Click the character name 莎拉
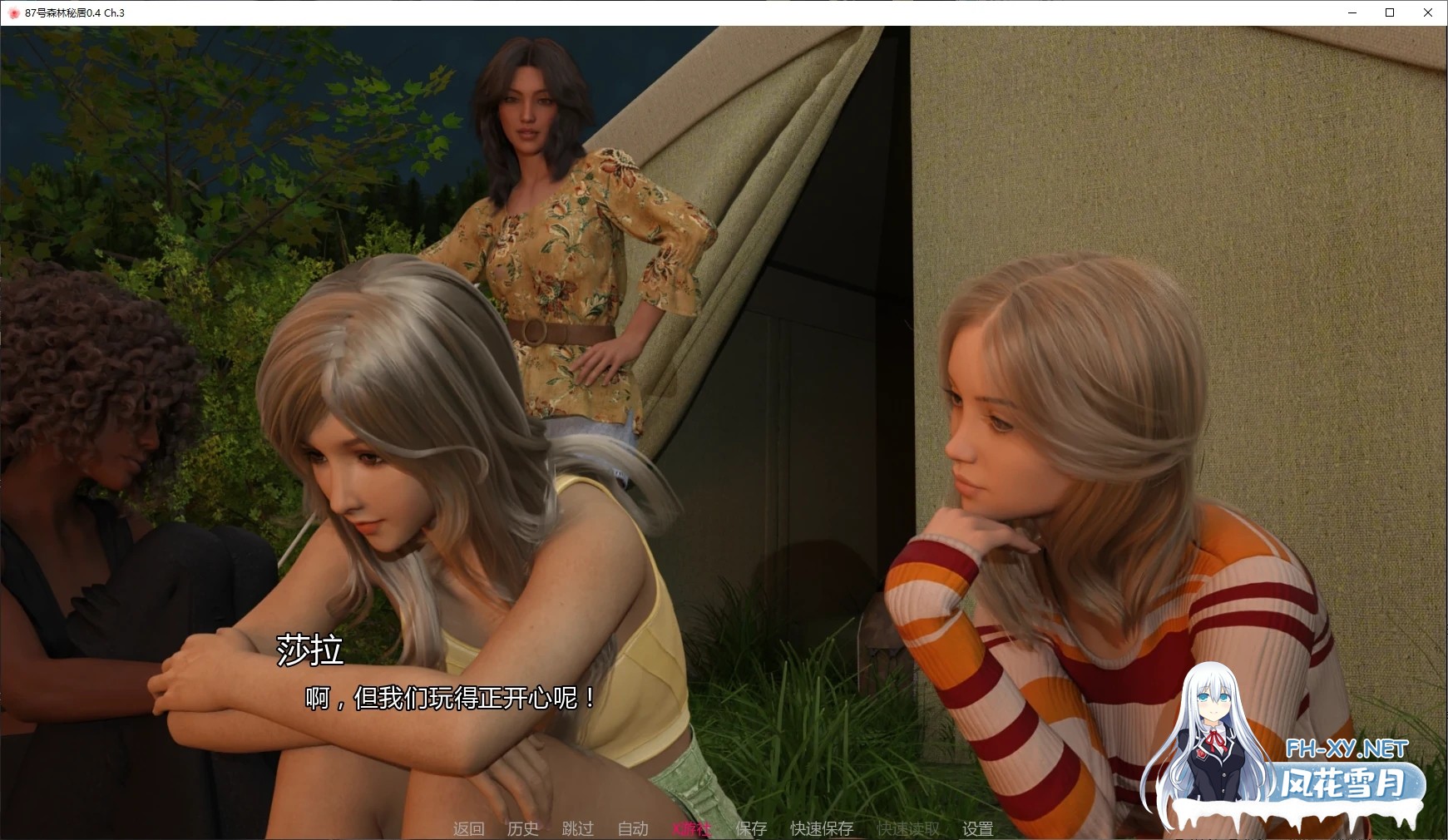1448x840 pixels. point(310,654)
